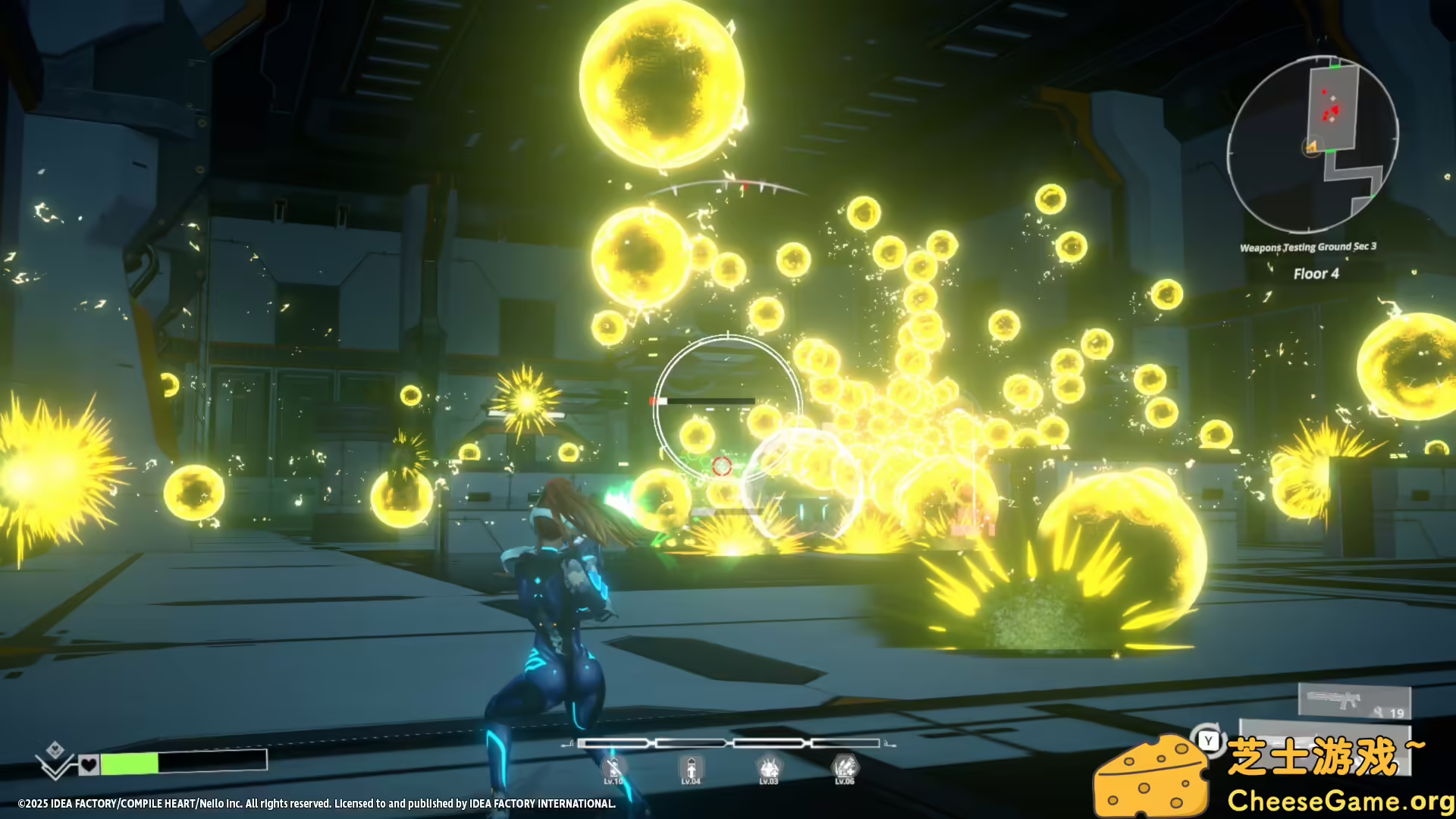Screen dimensions: 1456x819
Task: Use the Lv.03 grenade restock skill icon
Action: (770, 767)
